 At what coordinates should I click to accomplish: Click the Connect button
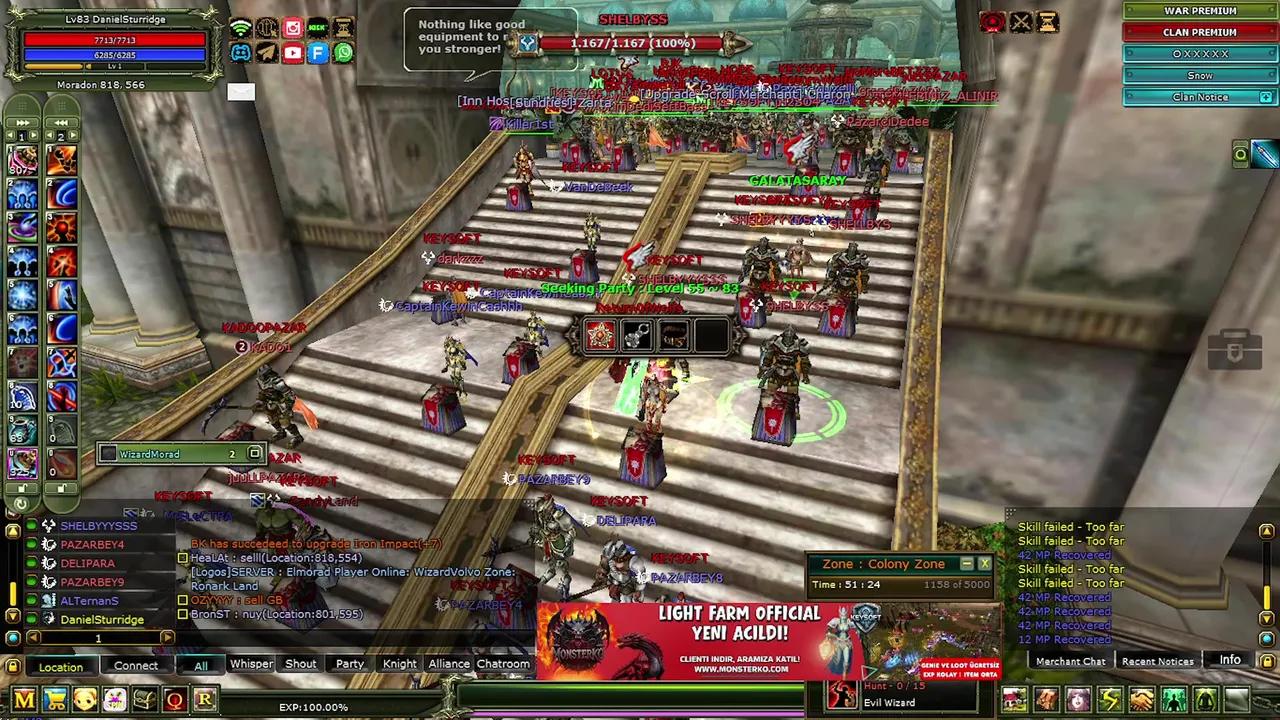(136, 666)
